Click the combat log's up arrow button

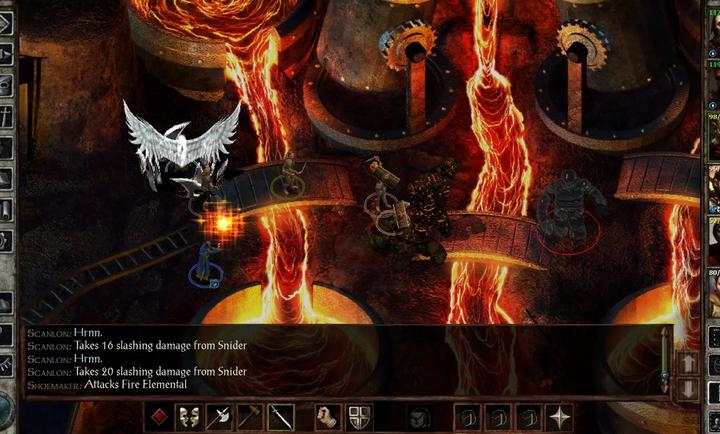click(x=689, y=362)
